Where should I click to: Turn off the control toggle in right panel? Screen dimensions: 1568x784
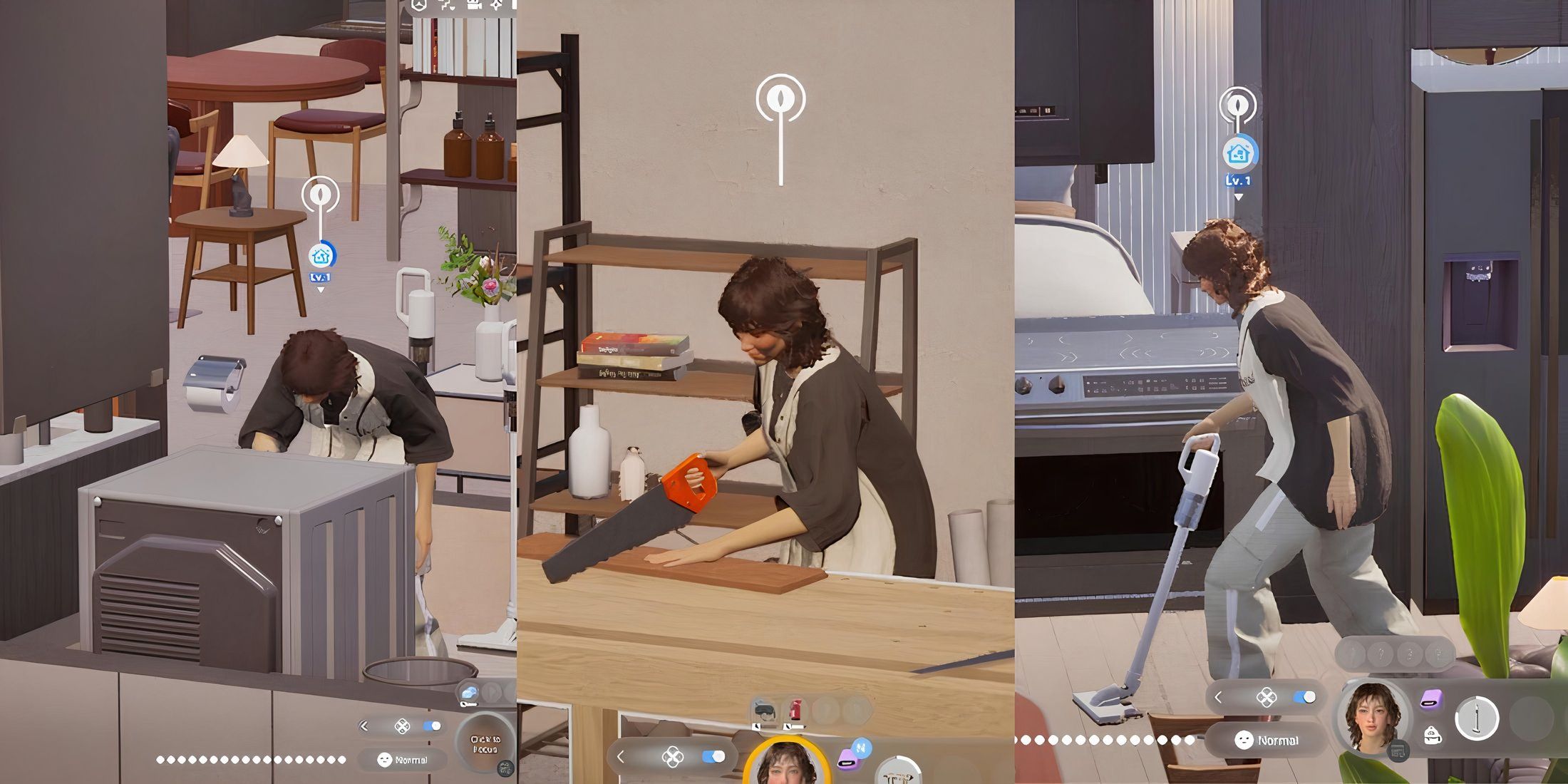coord(1304,696)
